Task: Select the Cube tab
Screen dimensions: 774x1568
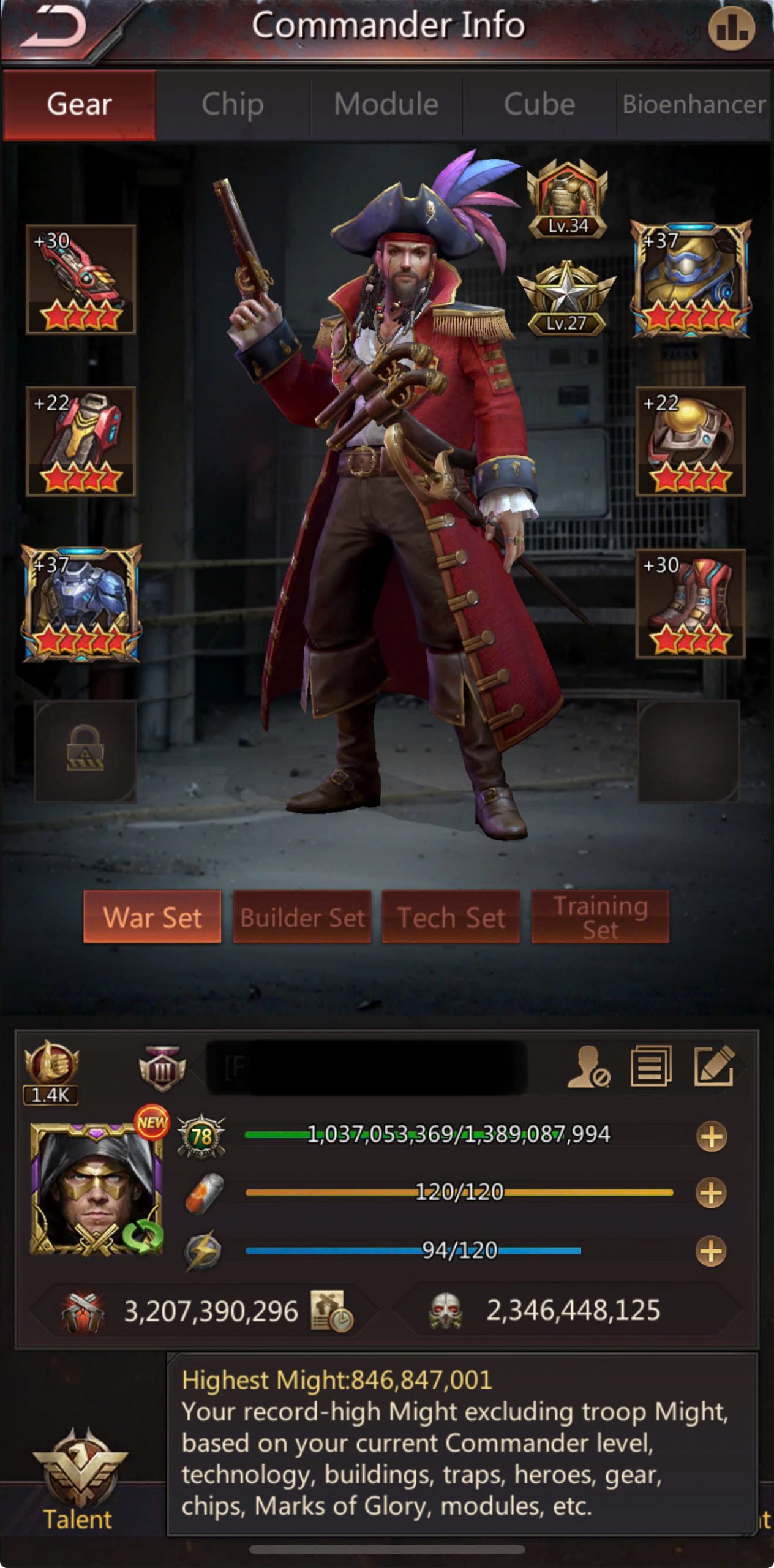Action: [539, 105]
